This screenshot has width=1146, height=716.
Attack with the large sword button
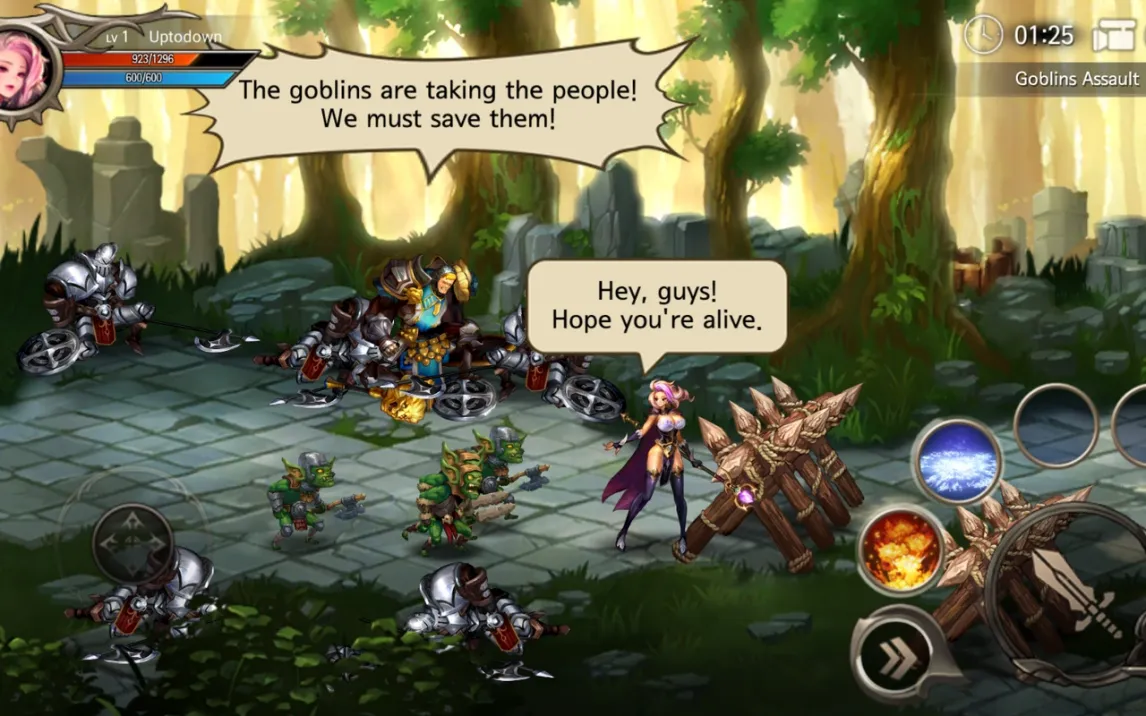[x=1074, y=592]
